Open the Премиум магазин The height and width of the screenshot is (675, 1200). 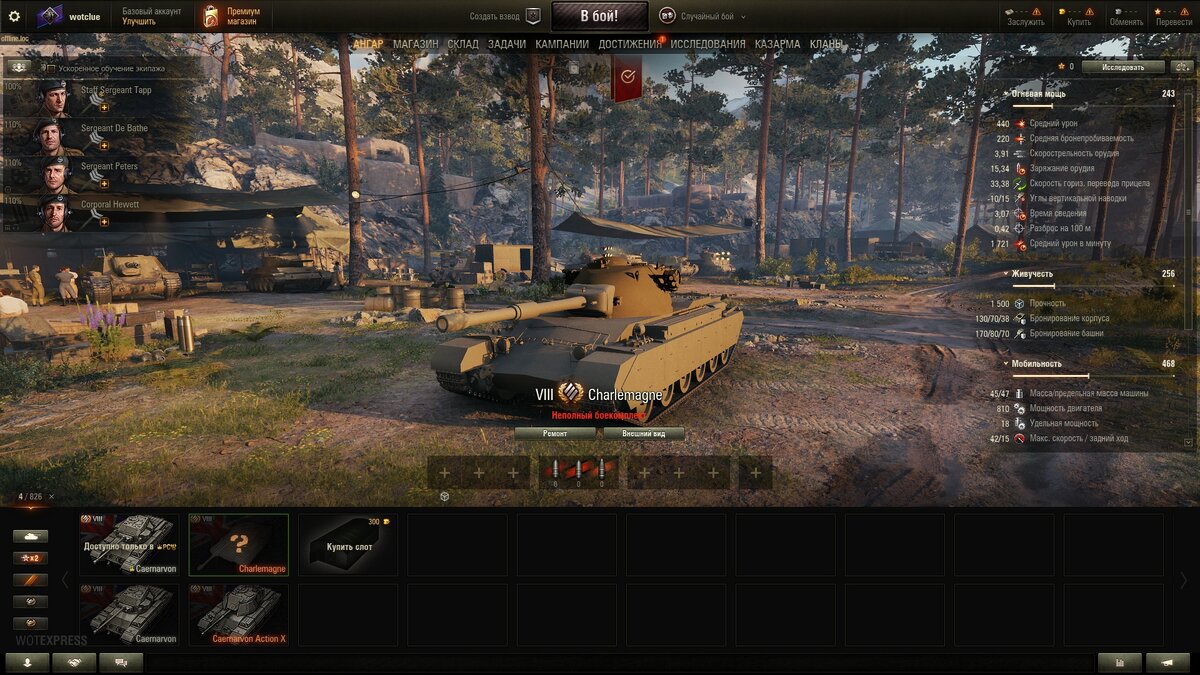230,16
